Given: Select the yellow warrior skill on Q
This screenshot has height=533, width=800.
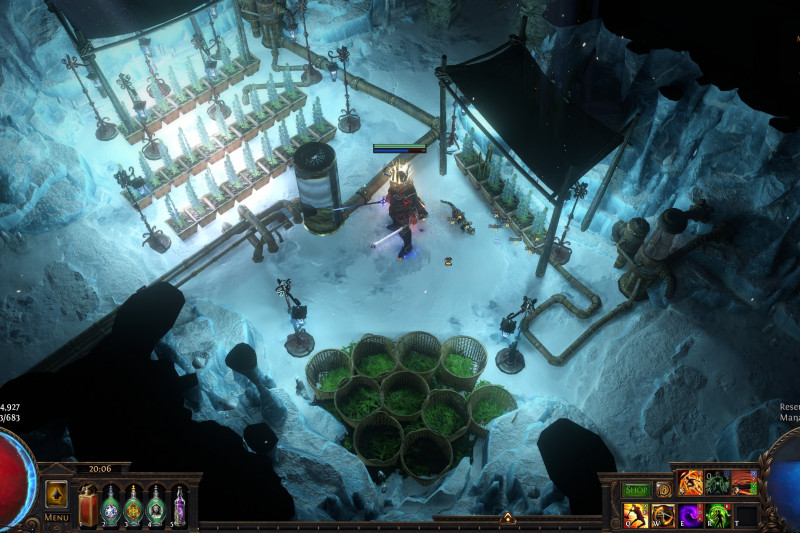Looking at the screenshot, I should coord(635,515).
